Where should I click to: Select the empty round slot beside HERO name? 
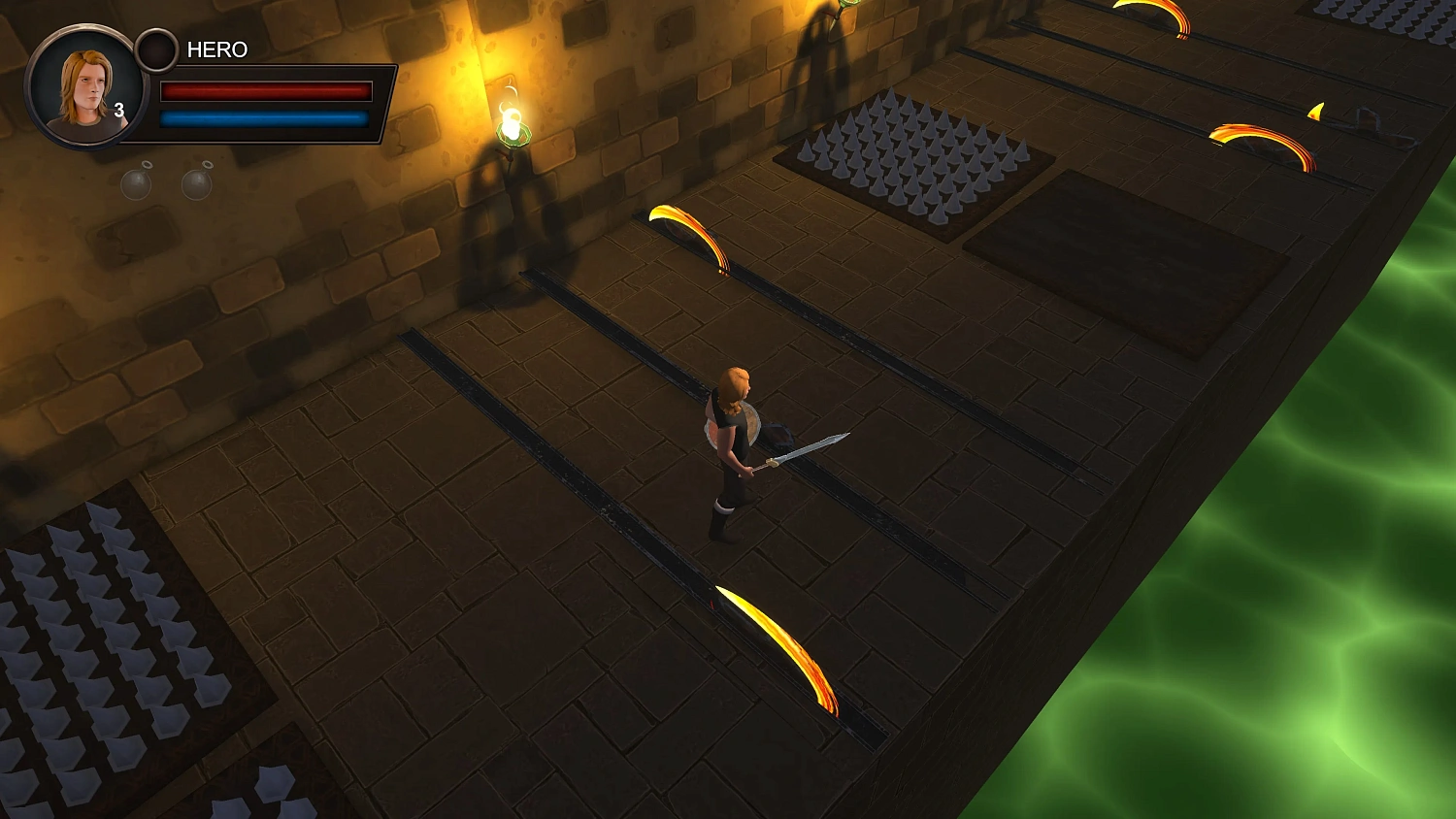(155, 50)
